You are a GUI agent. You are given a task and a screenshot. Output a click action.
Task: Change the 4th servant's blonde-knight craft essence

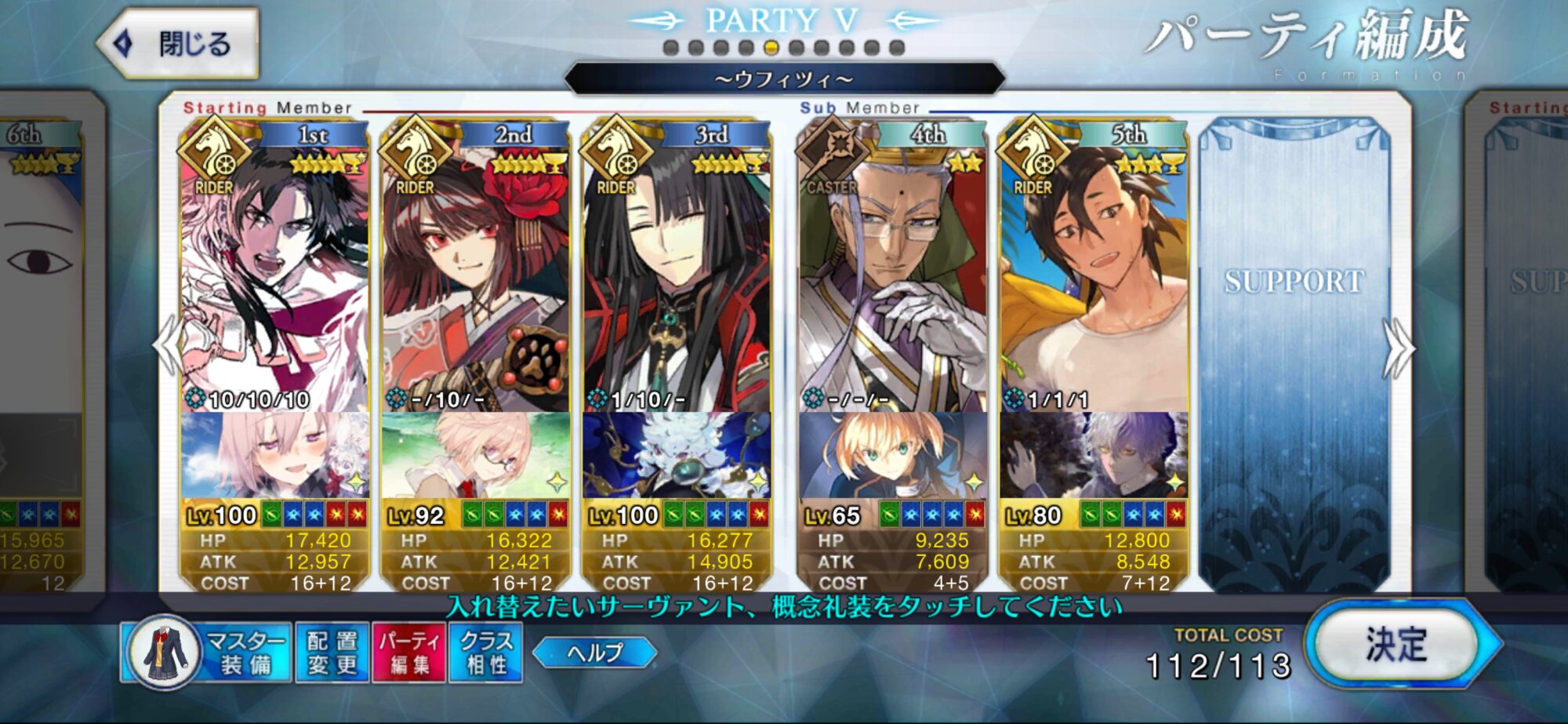pos(892,455)
